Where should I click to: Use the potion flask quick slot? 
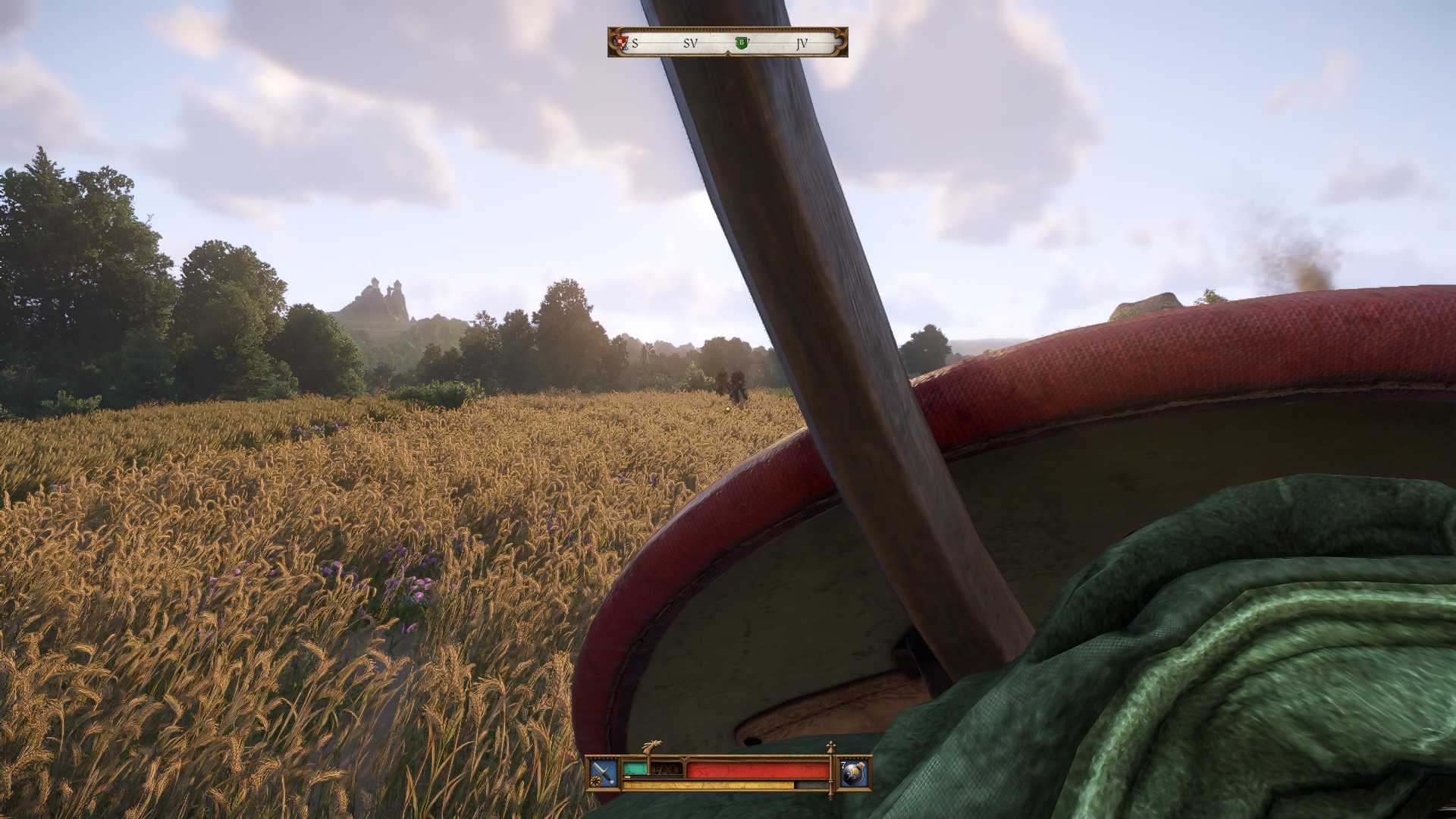coord(855,772)
